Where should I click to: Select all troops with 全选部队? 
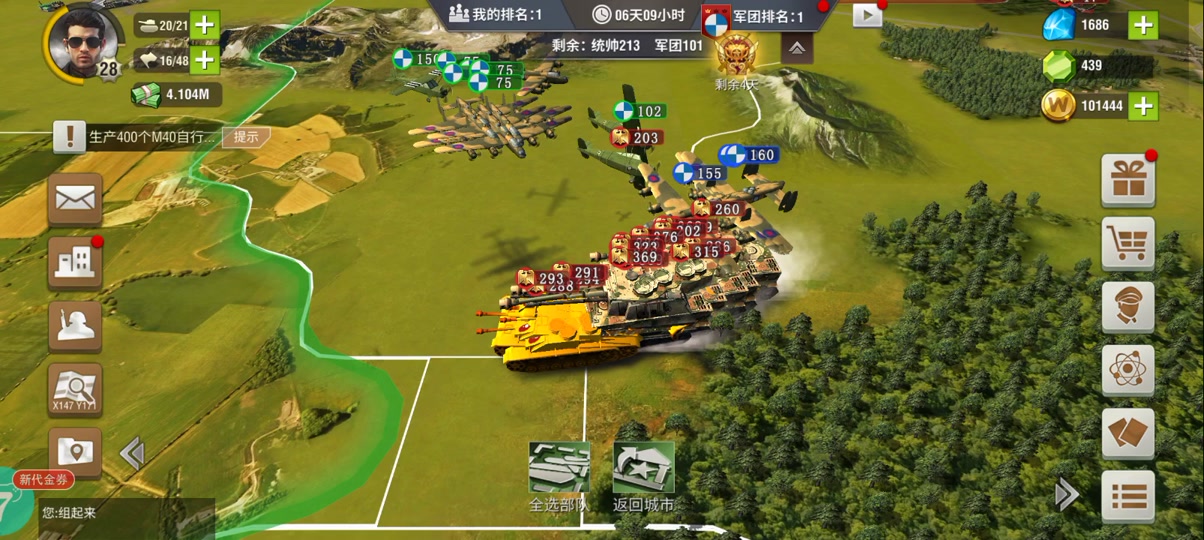[x=558, y=477]
